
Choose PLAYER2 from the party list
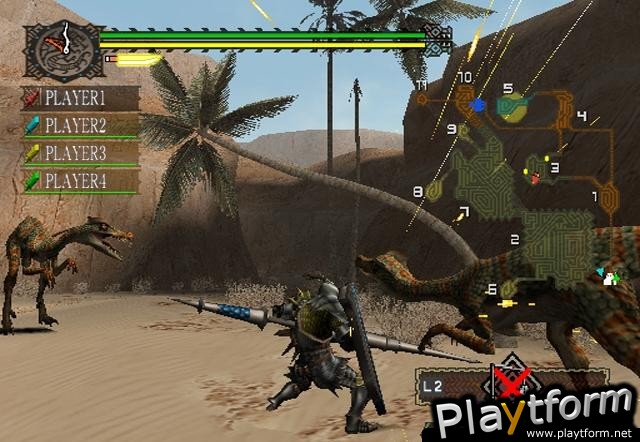click(82, 126)
